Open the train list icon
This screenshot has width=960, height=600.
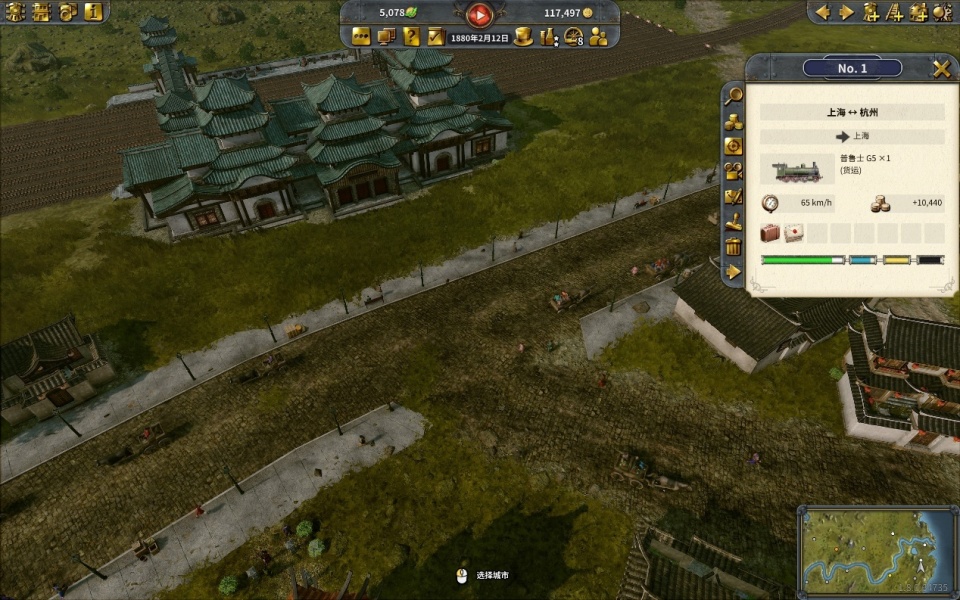(15, 12)
